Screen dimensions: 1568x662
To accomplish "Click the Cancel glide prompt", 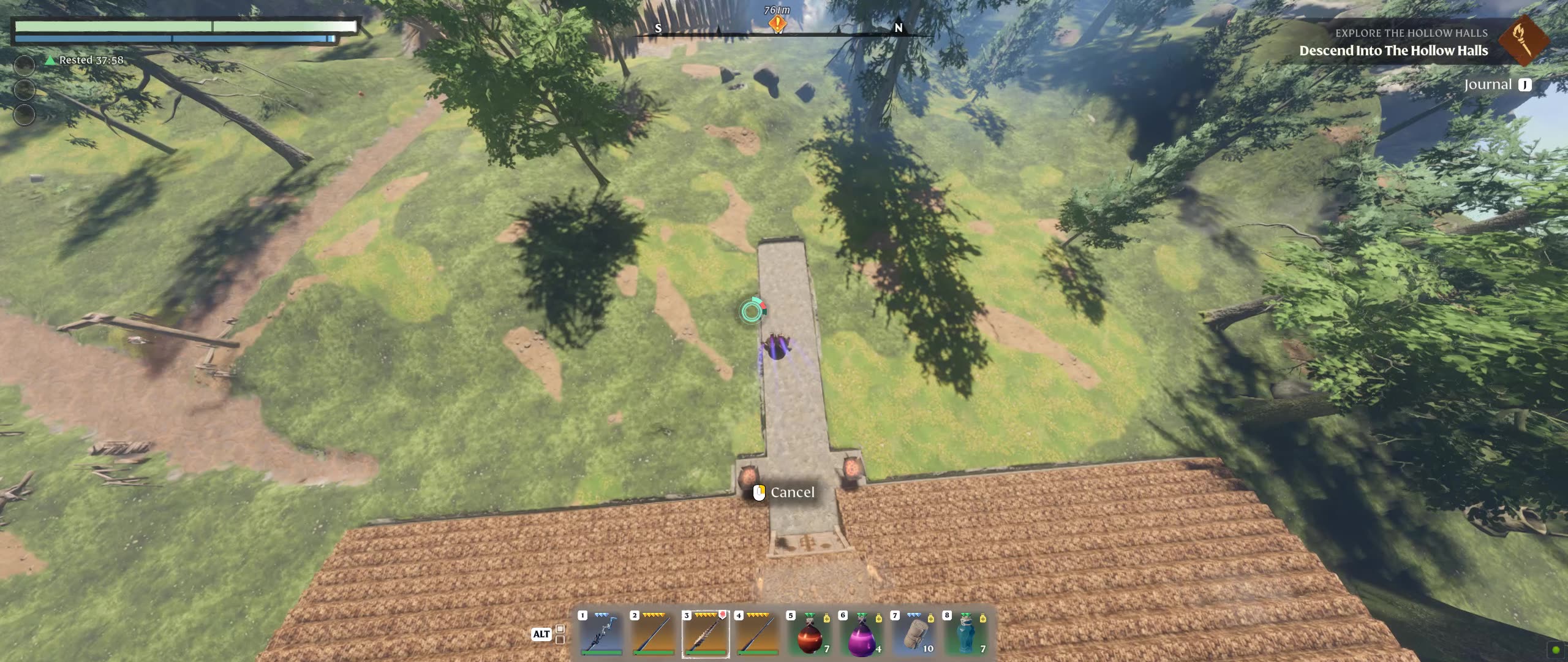I will click(x=784, y=492).
